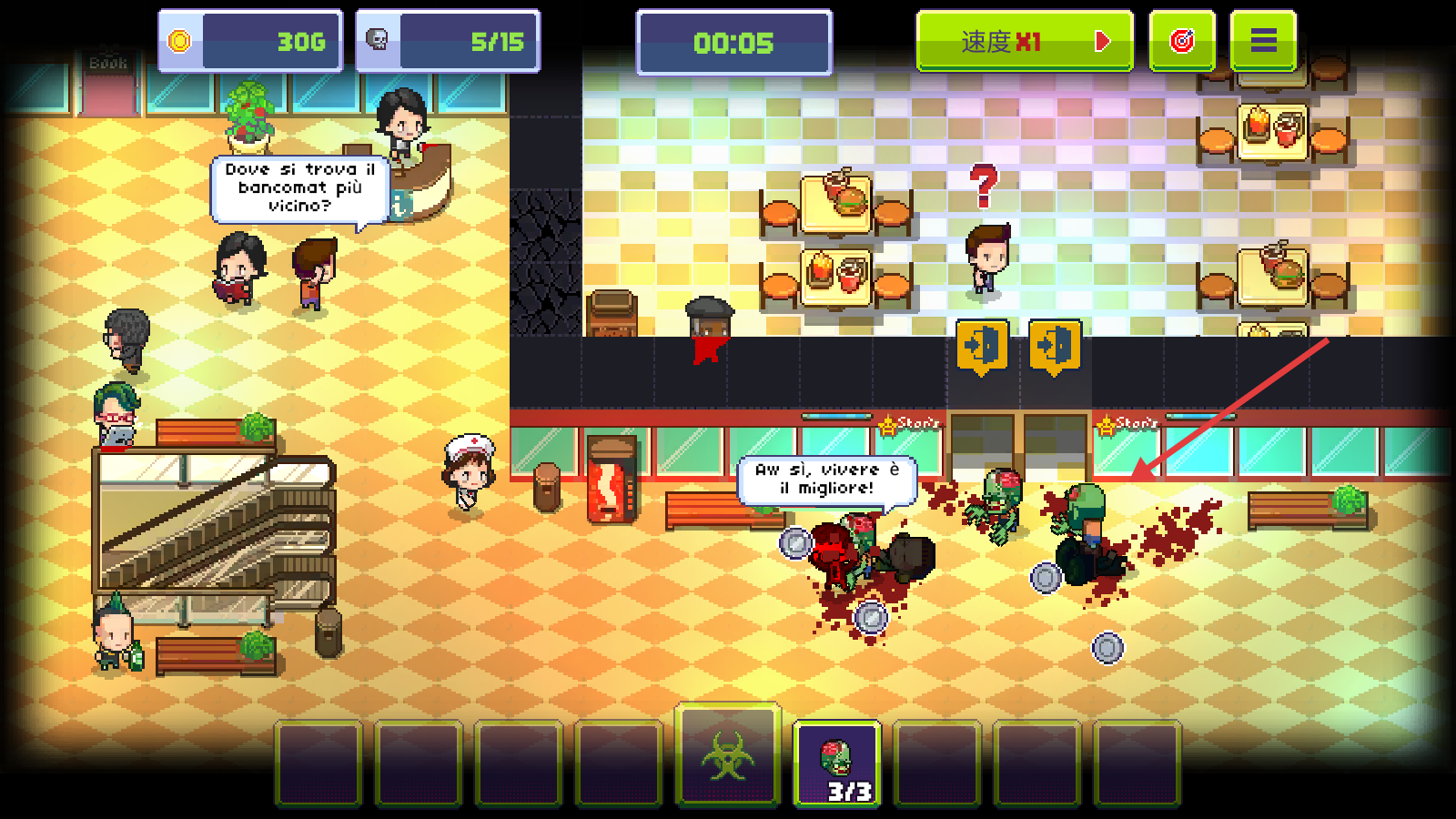Activate the biohazard infection ability
This screenshot has height=819, width=1456.
click(727, 756)
